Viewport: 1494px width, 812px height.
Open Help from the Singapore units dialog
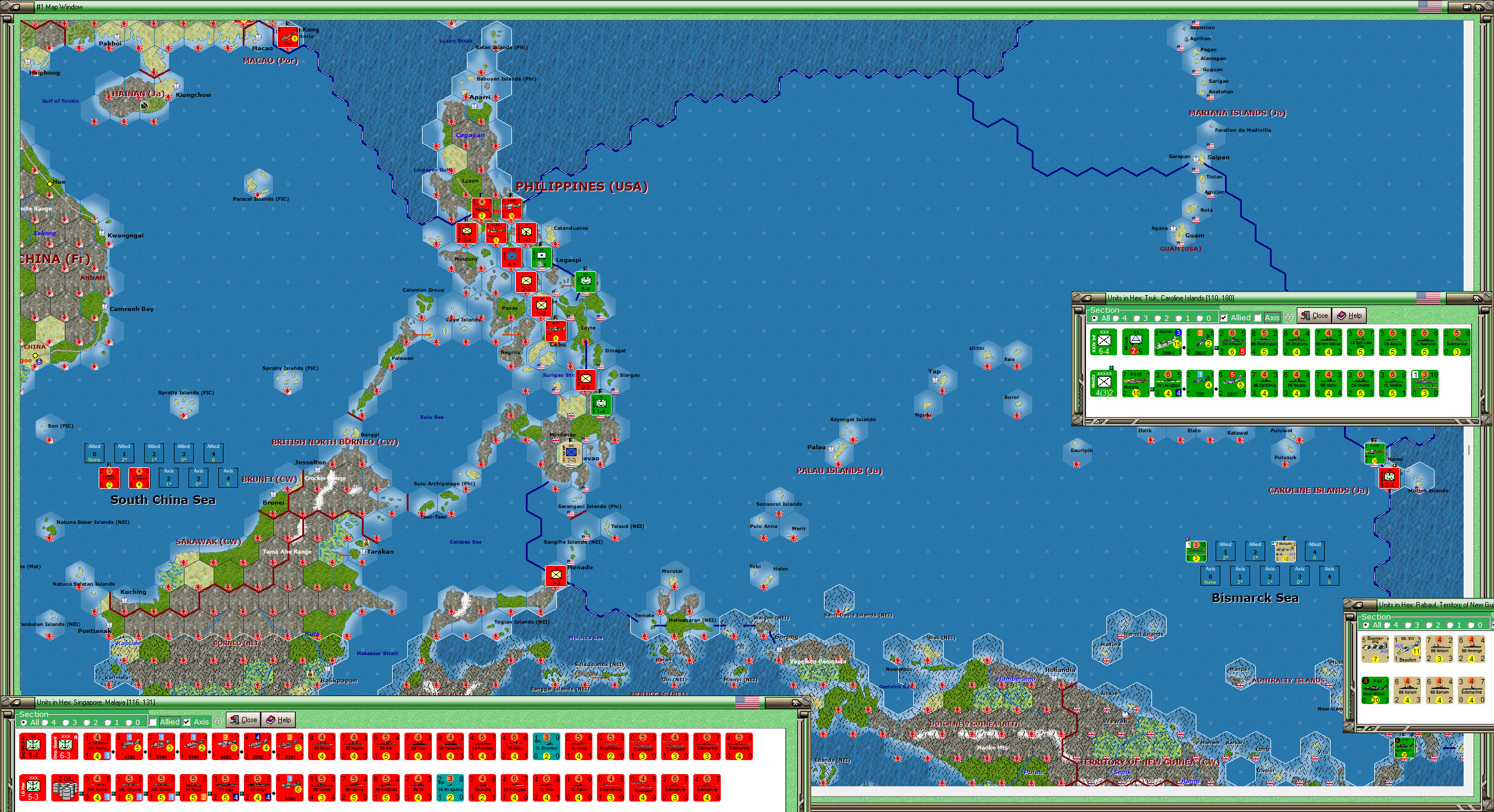pos(277,720)
